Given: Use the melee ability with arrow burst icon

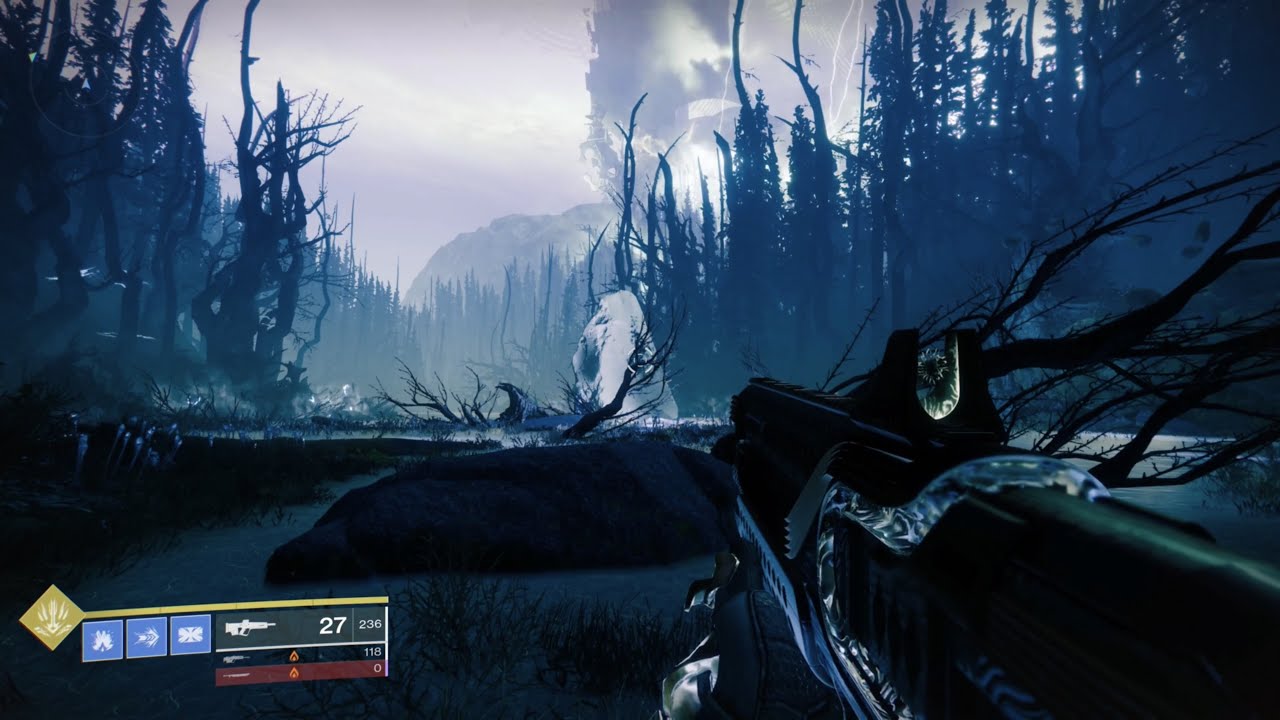Looking at the screenshot, I should pyautogui.click(x=147, y=637).
